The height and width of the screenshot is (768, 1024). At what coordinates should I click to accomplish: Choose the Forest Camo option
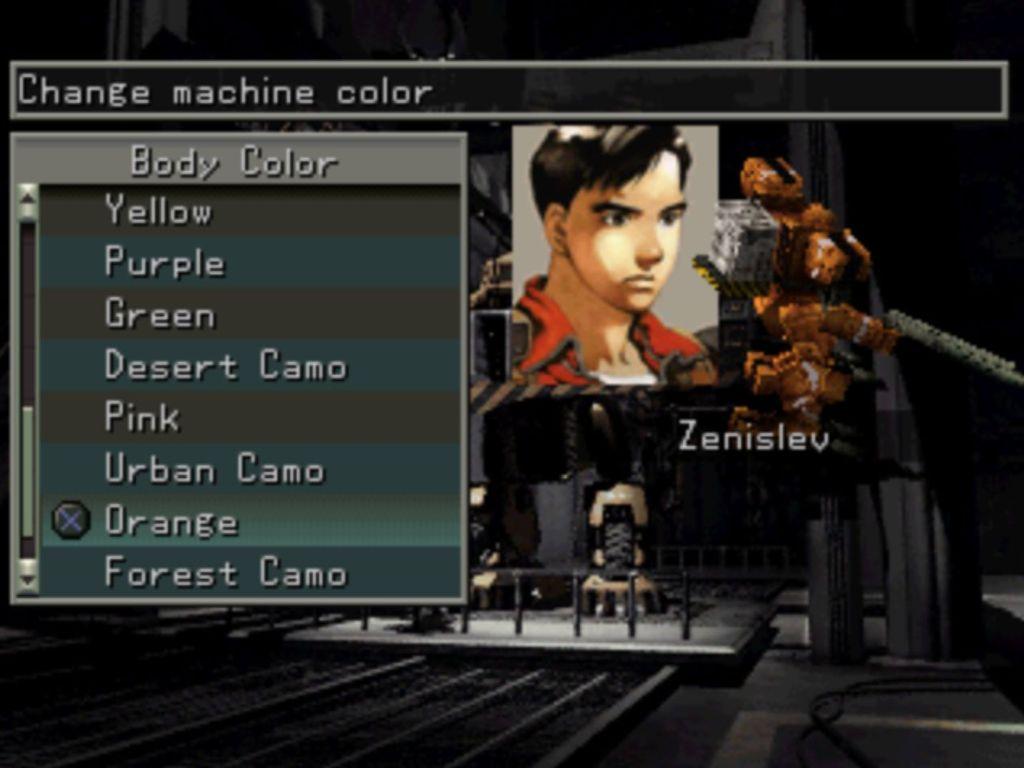pyautogui.click(x=225, y=573)
